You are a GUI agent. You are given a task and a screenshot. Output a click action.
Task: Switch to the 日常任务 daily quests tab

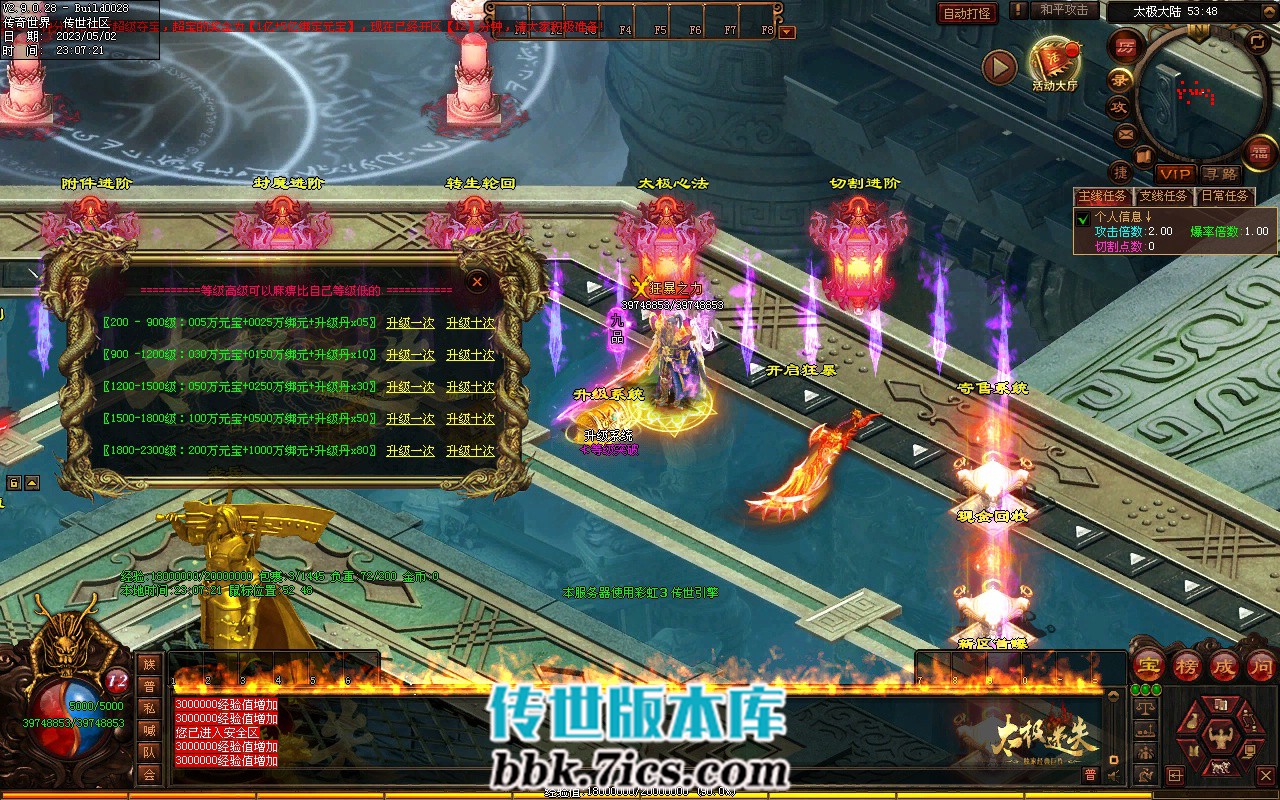click(x=1225, y=196)
